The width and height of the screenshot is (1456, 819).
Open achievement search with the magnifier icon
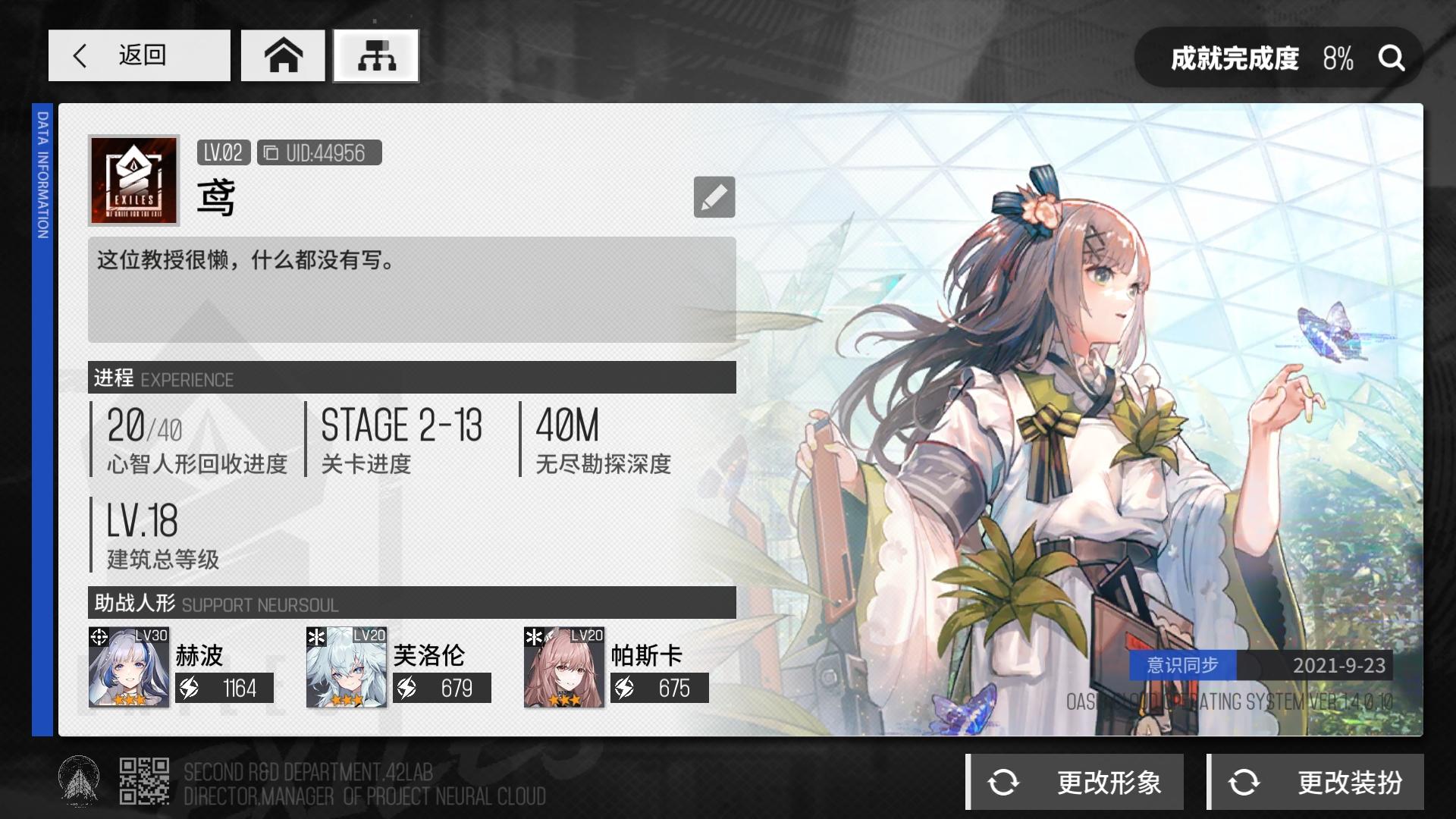tap(1392, 59)
